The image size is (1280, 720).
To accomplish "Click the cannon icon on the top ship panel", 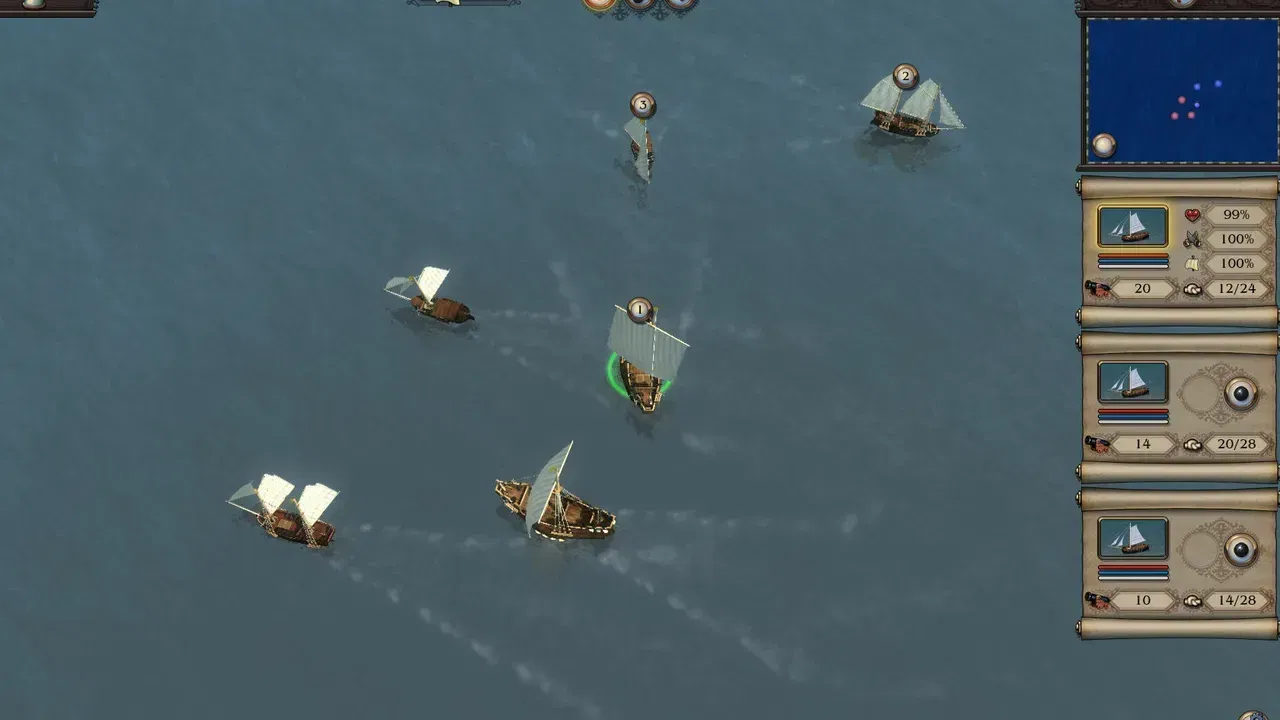I will [x=1098, y=288].
